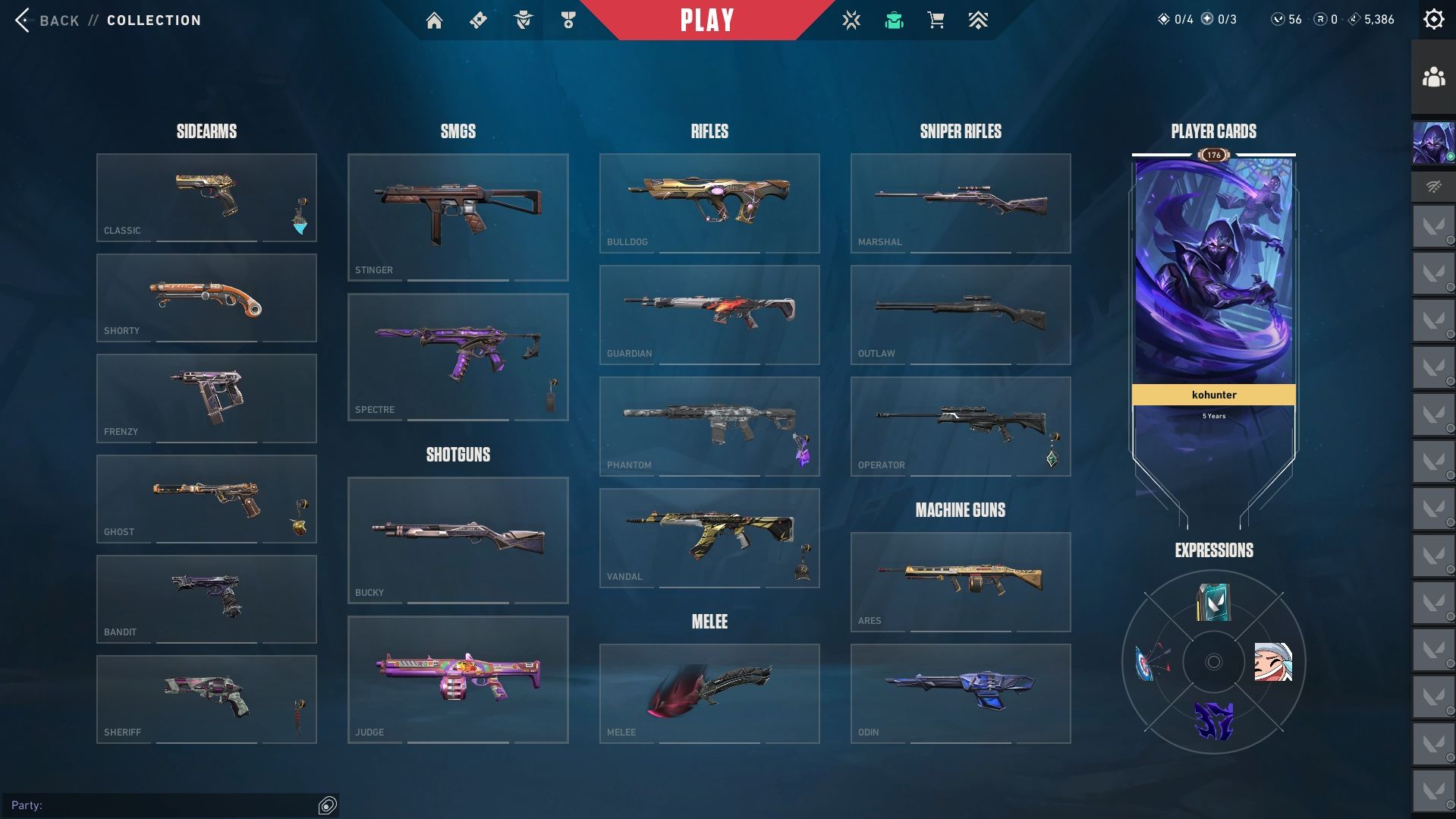Choose the Odin machine gun slot

961,693
